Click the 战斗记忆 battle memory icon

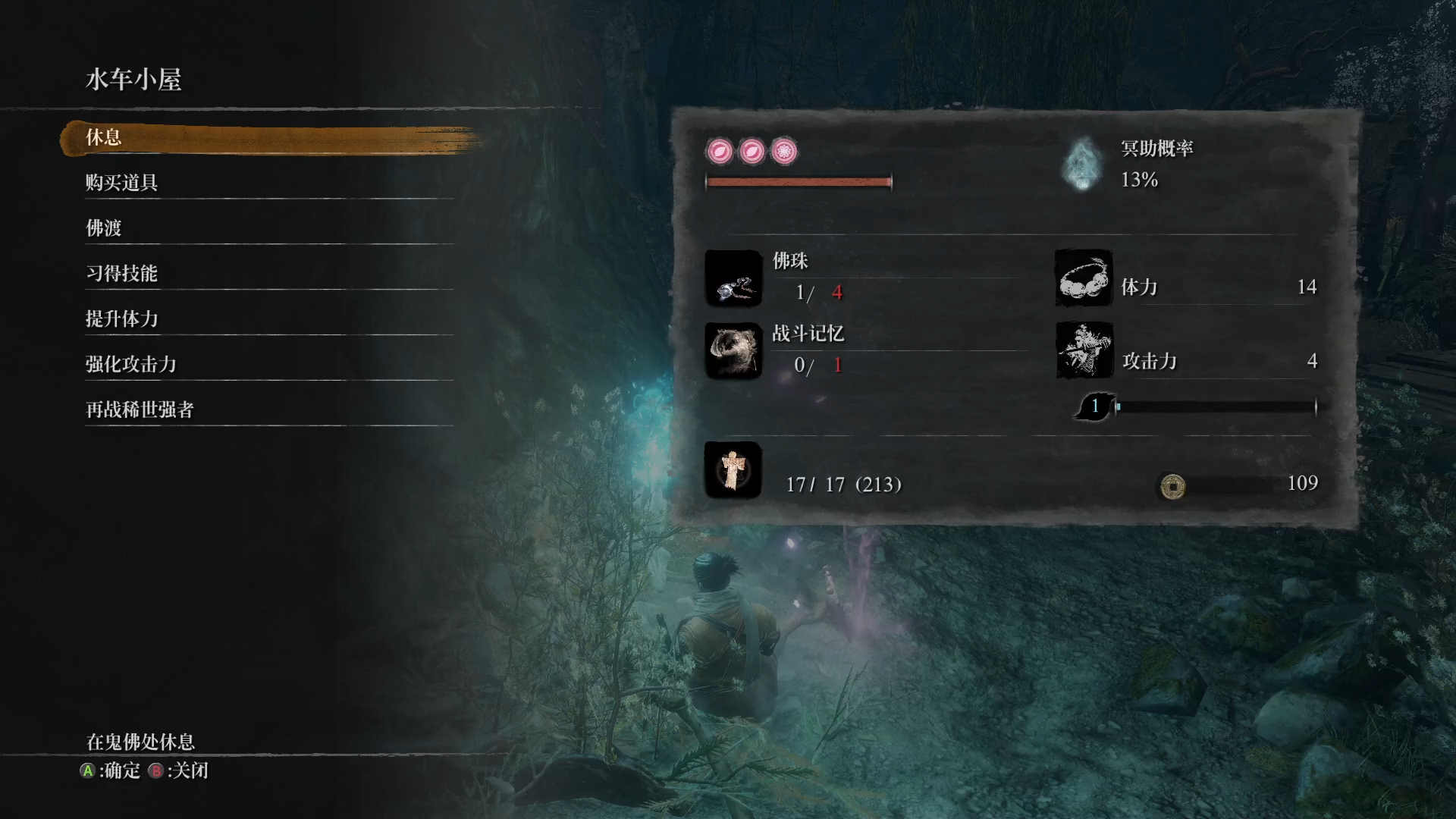[733, 350]
